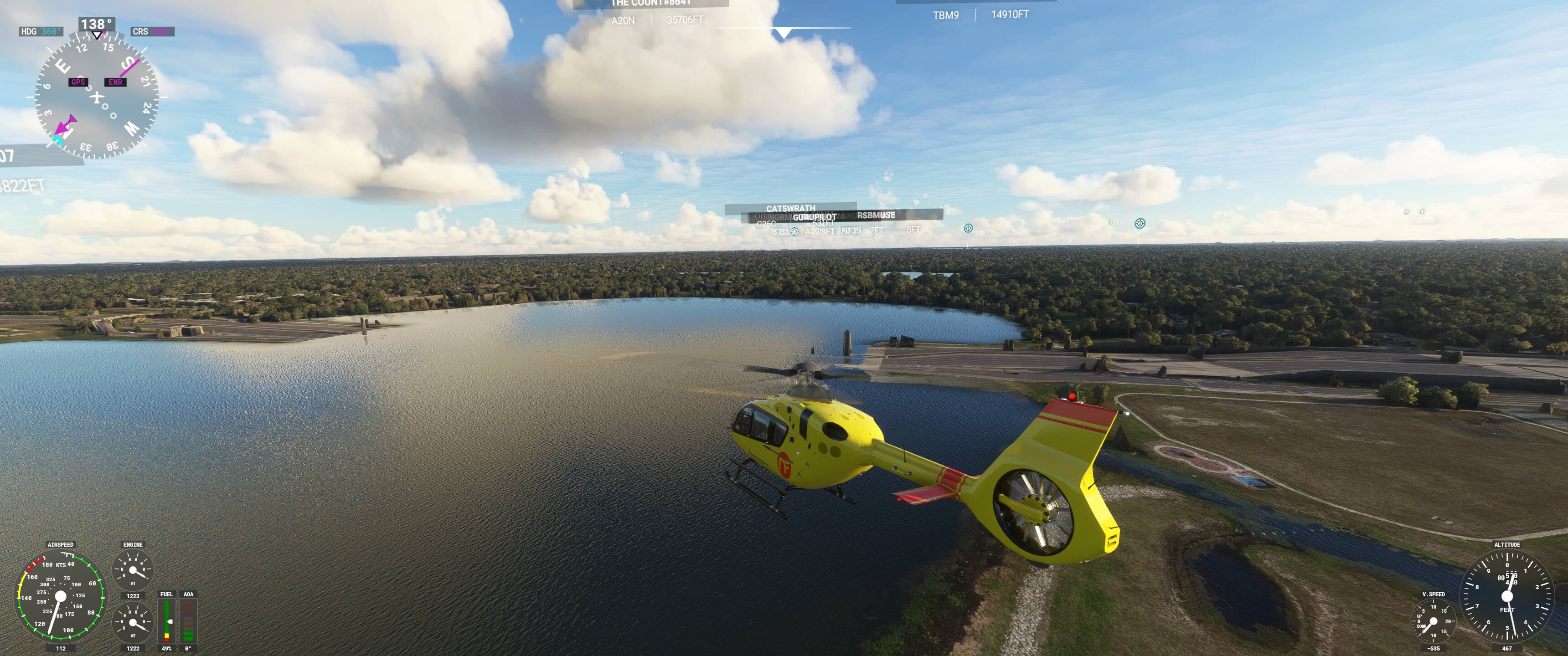Select the HDG heading bug box
The height and width of the screenshot is (656, 1568).
coord(41,31)
